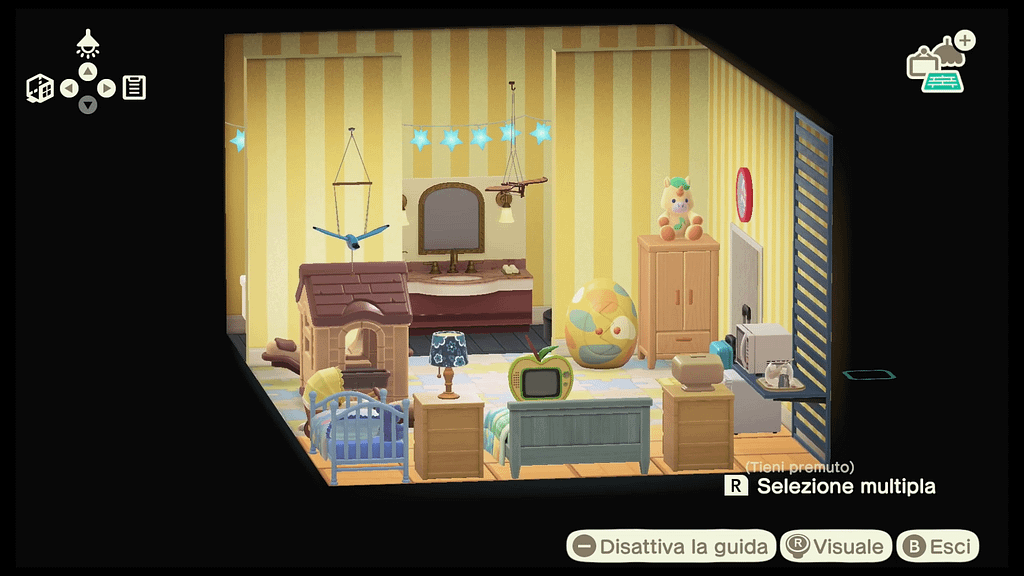
Task: Open the clipboard list icon
Action: [x=135, y=88]
